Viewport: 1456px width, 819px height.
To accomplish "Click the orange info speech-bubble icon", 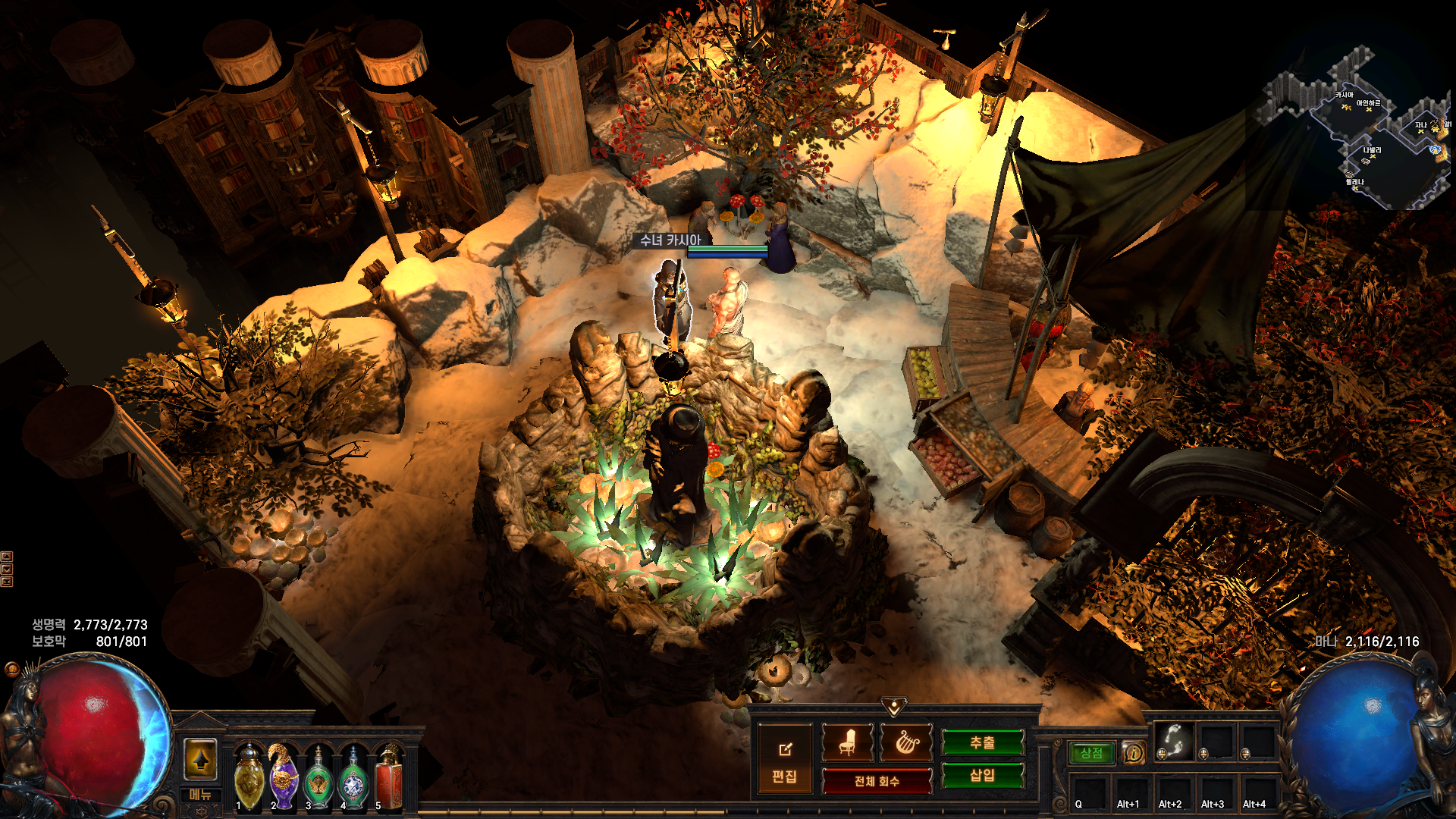I will 1133,753.
